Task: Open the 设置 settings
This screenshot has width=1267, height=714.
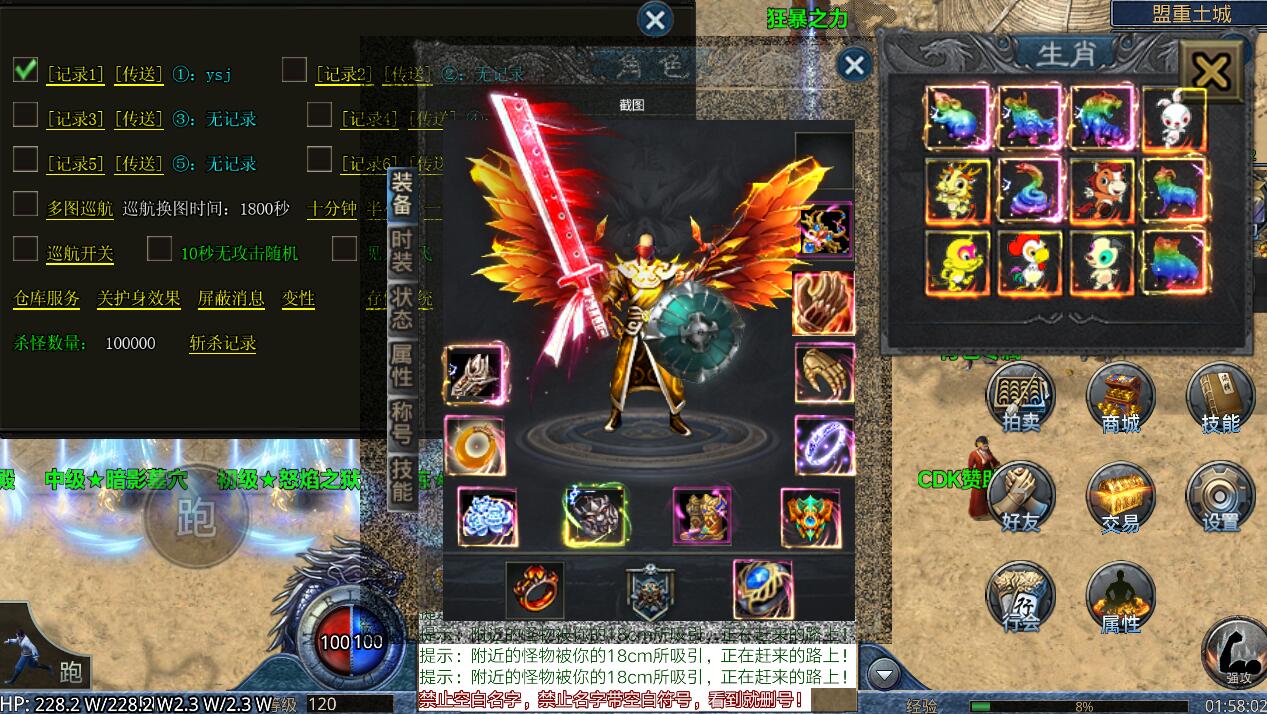Action: pos(1220,496)
